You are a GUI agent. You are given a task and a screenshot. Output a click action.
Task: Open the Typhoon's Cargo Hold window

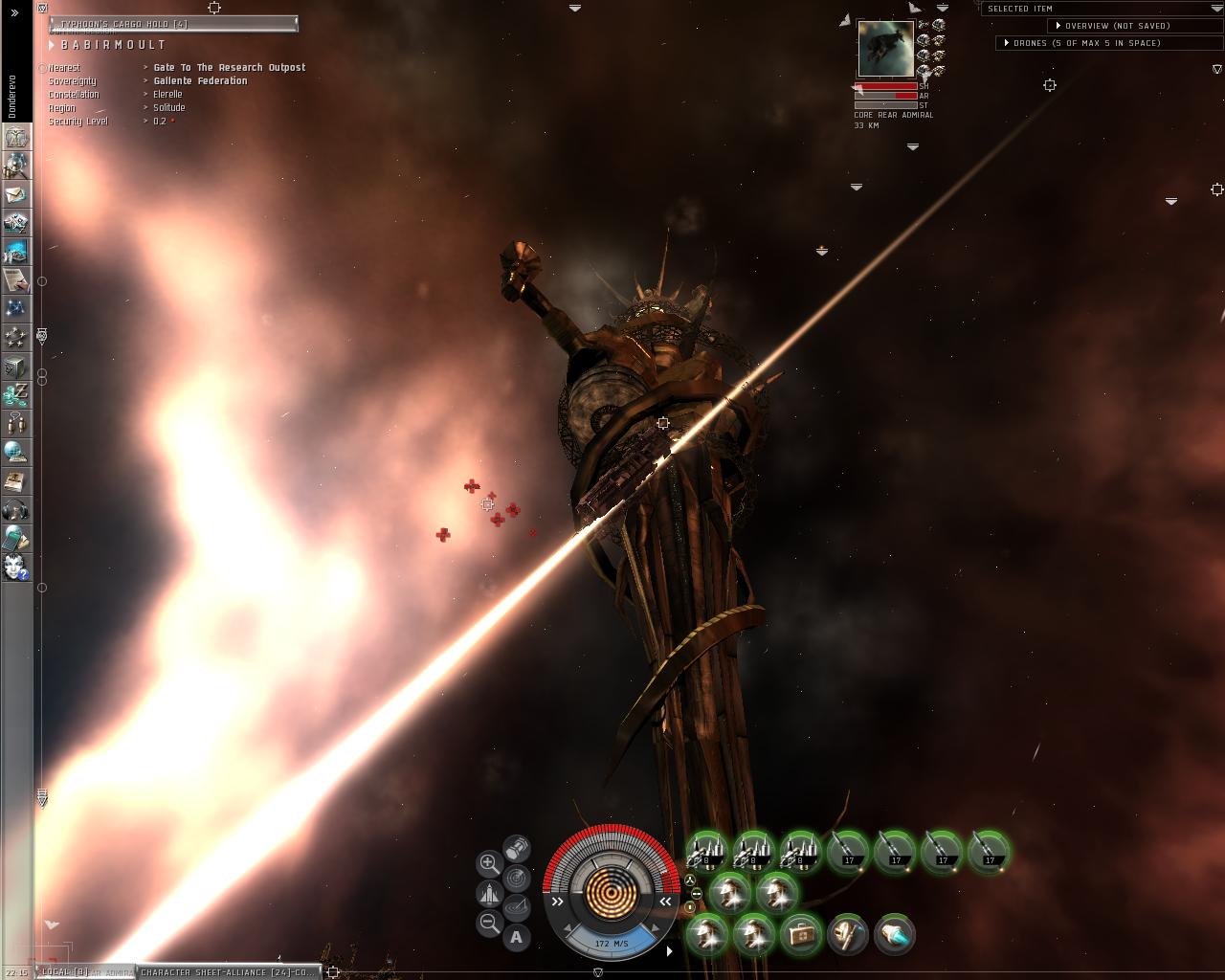click(172, 23)
